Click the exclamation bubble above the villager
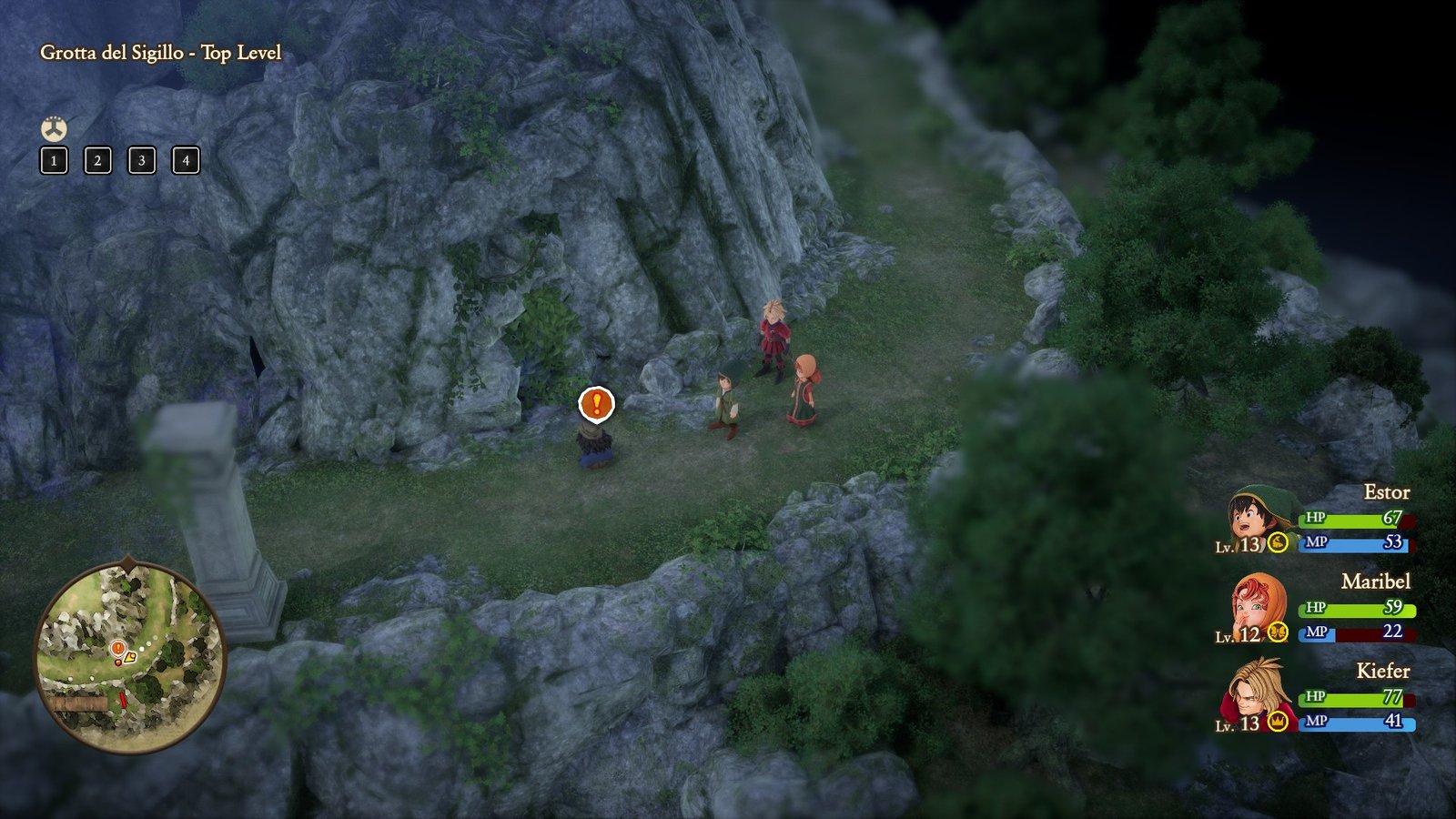 596,403
